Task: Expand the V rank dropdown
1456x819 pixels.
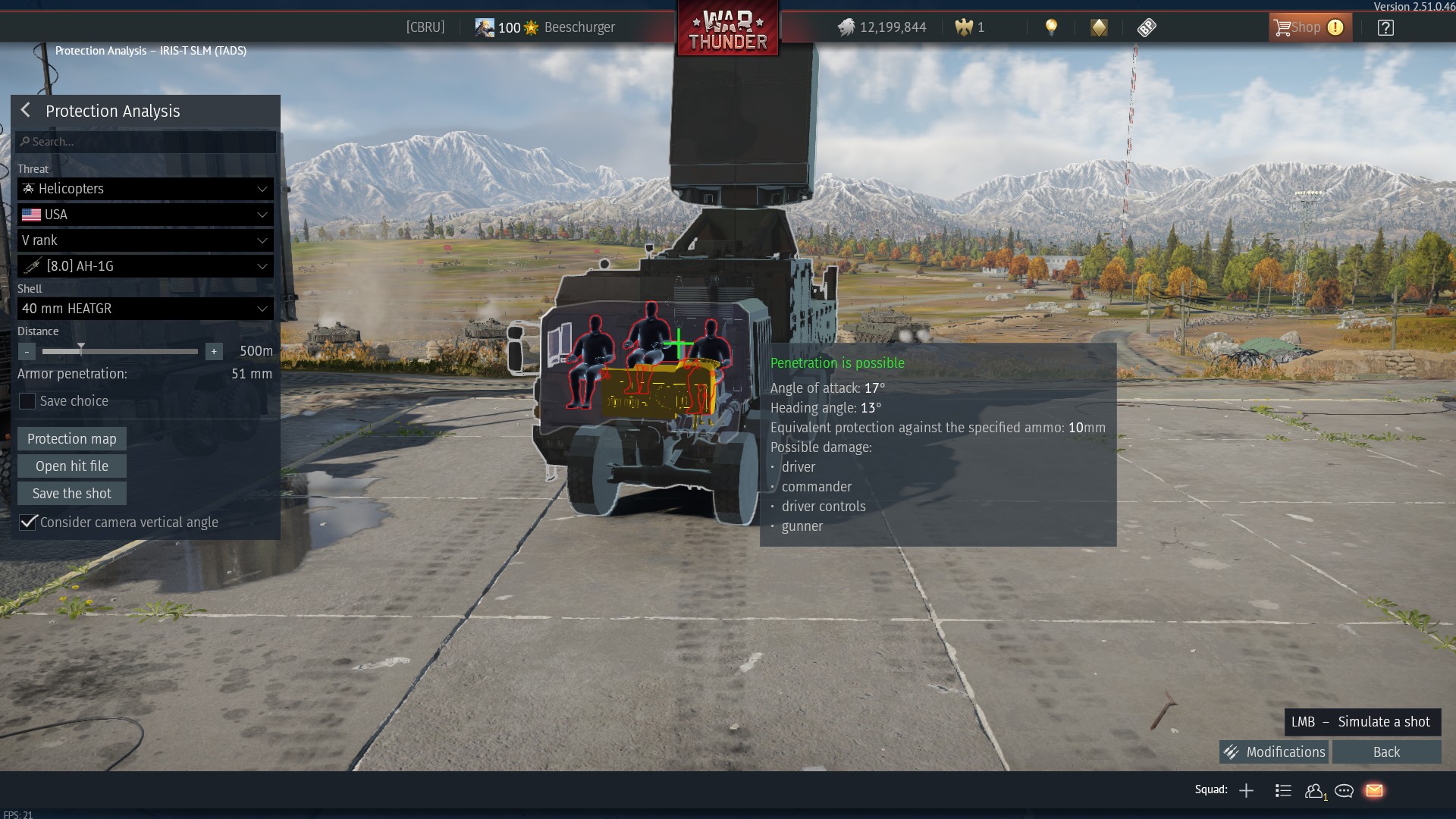Action: point(145,240)
